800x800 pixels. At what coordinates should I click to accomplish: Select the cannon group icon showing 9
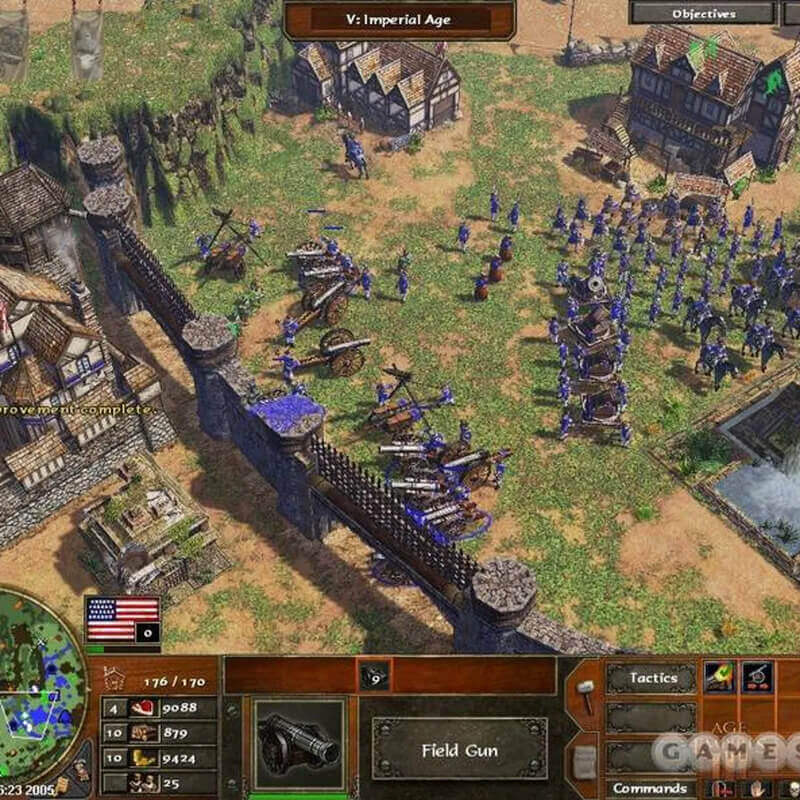pos(375,676)
